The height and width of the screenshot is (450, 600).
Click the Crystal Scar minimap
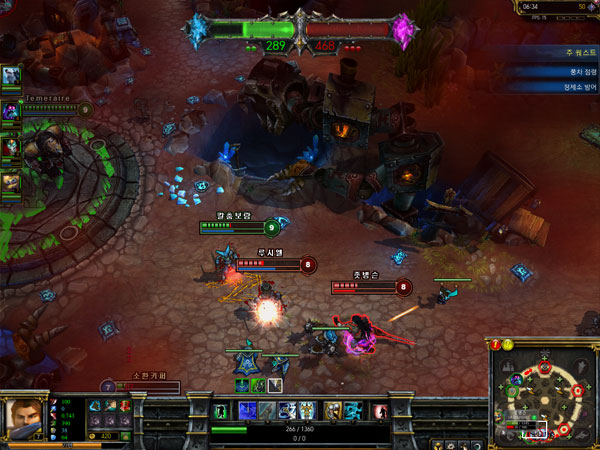546,397
